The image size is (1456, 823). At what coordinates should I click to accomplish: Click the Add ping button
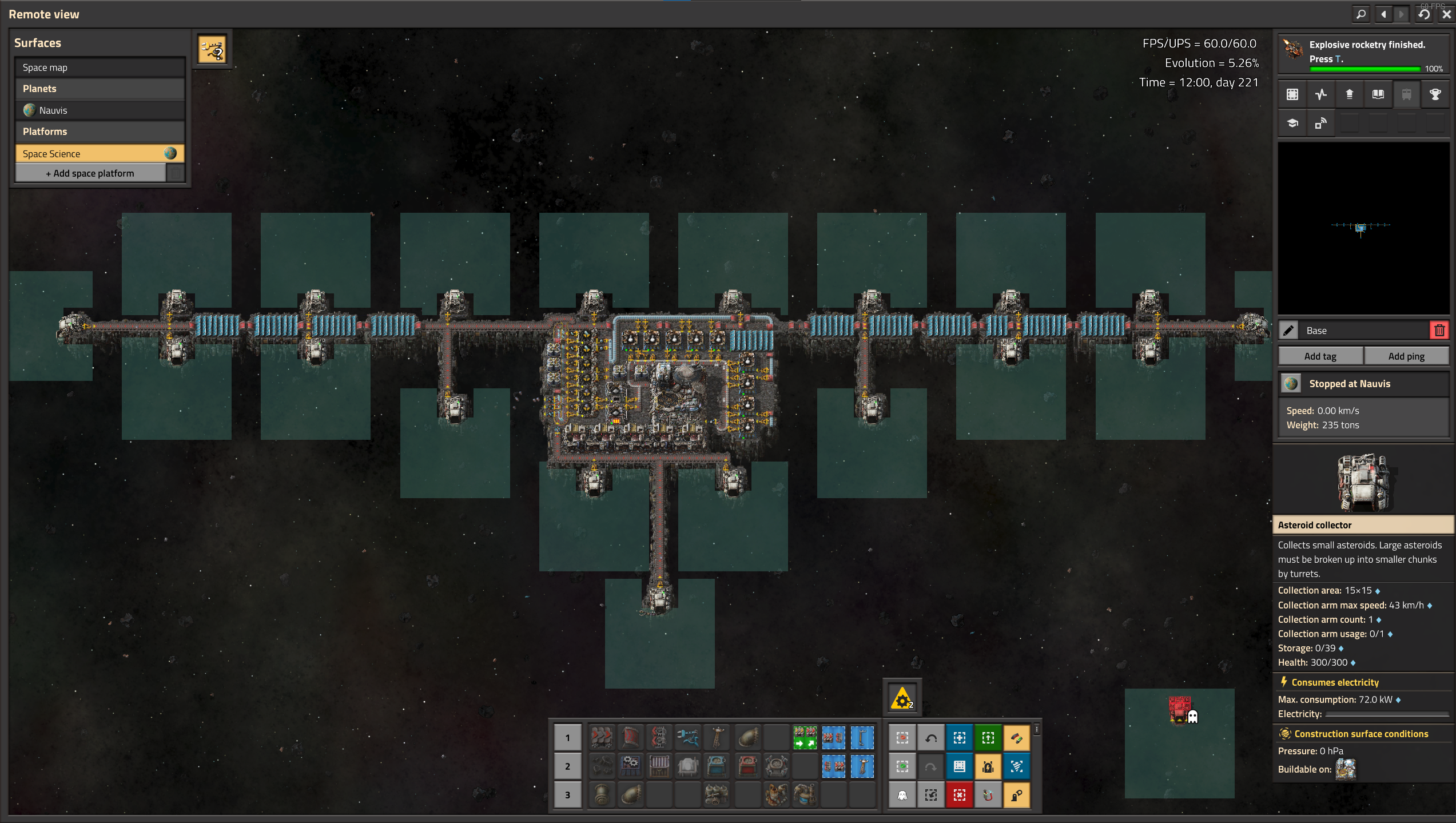1406,356
